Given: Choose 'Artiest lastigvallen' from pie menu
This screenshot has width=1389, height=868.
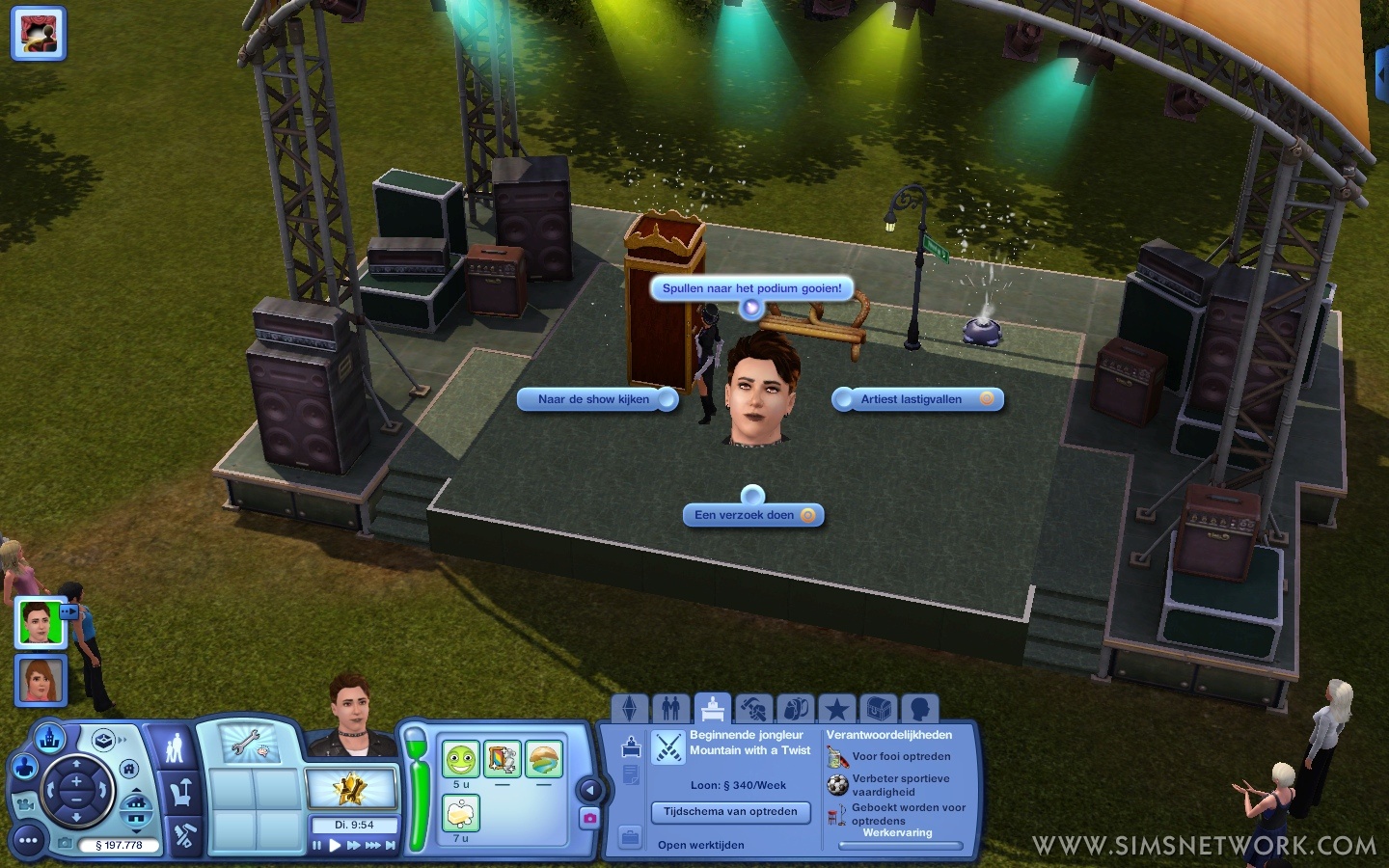Looking at the screenshot, I should click(x=912, y=399).
